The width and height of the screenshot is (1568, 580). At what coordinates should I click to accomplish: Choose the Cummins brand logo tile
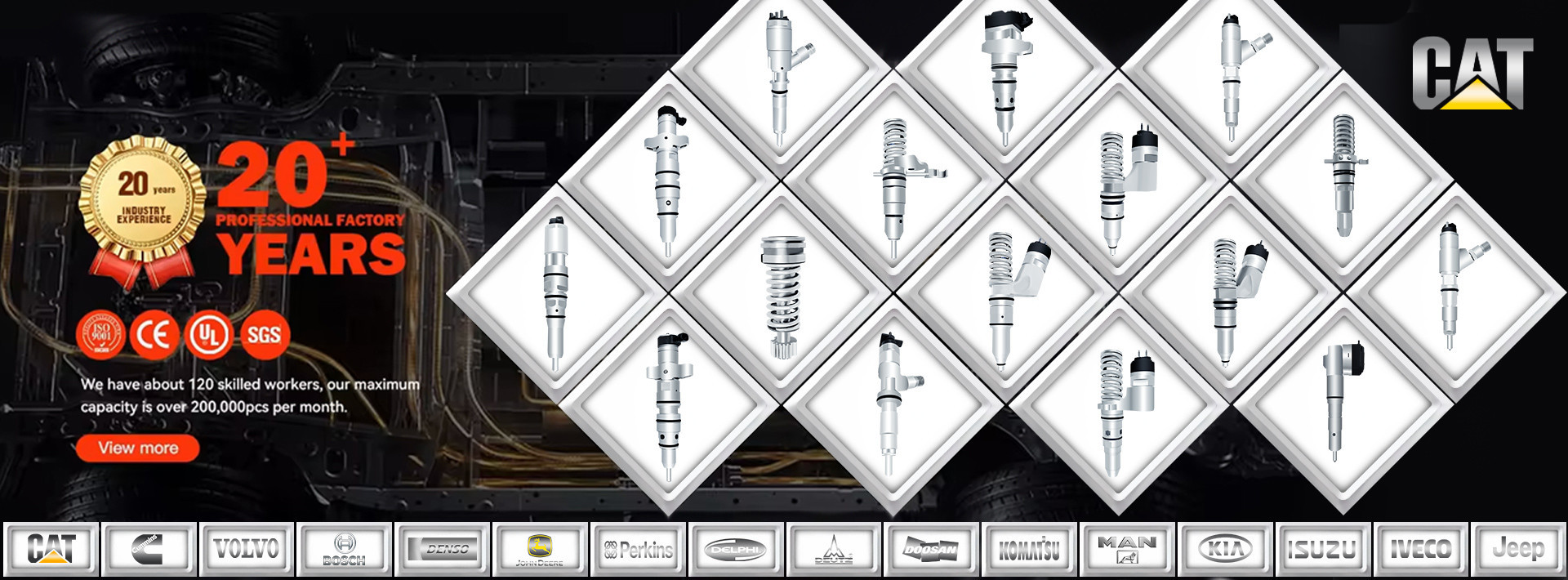coord(149,549)
